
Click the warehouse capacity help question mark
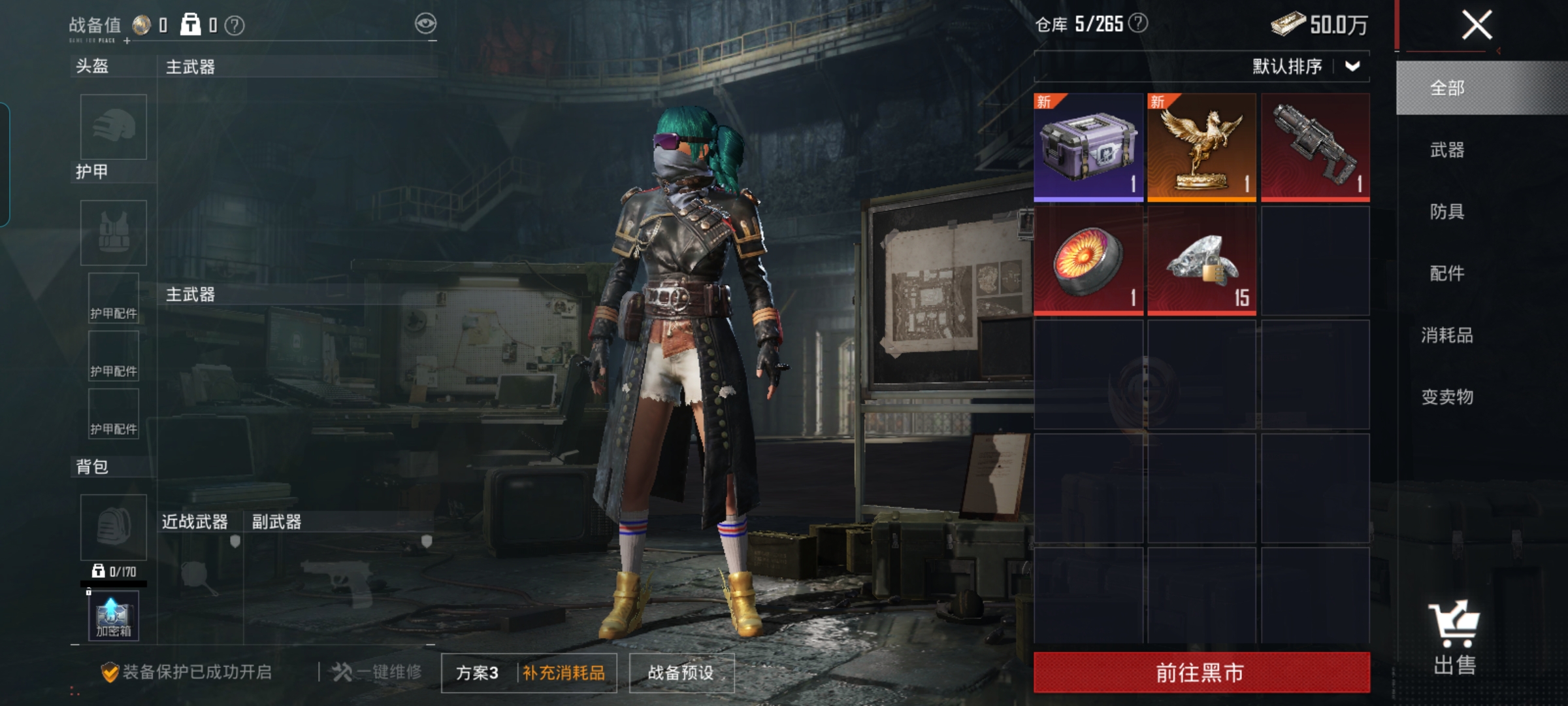(x=1138, y=24)
